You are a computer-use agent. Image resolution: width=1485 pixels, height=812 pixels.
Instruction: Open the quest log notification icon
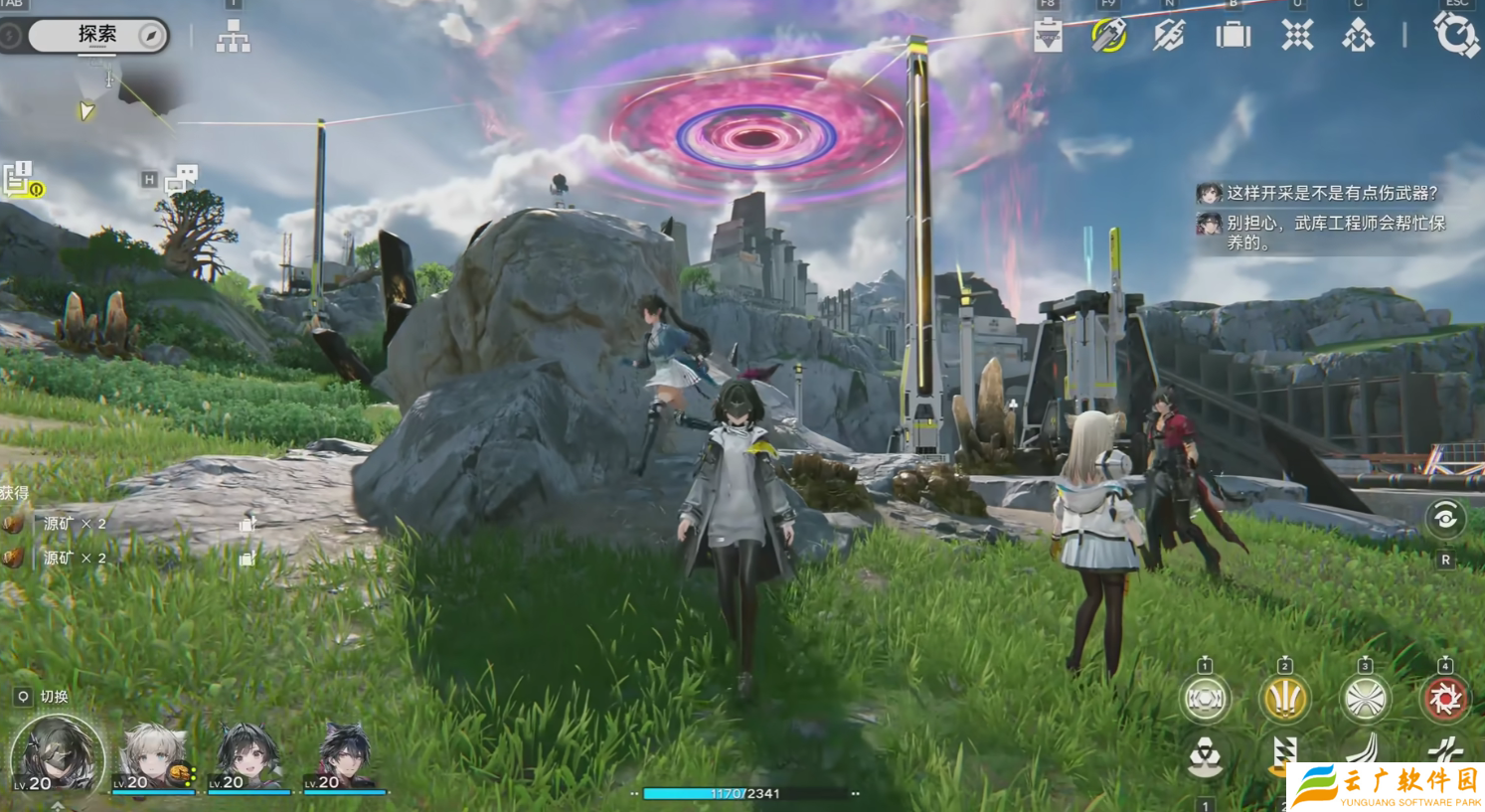pyautogui.click(x=22, y=180)
